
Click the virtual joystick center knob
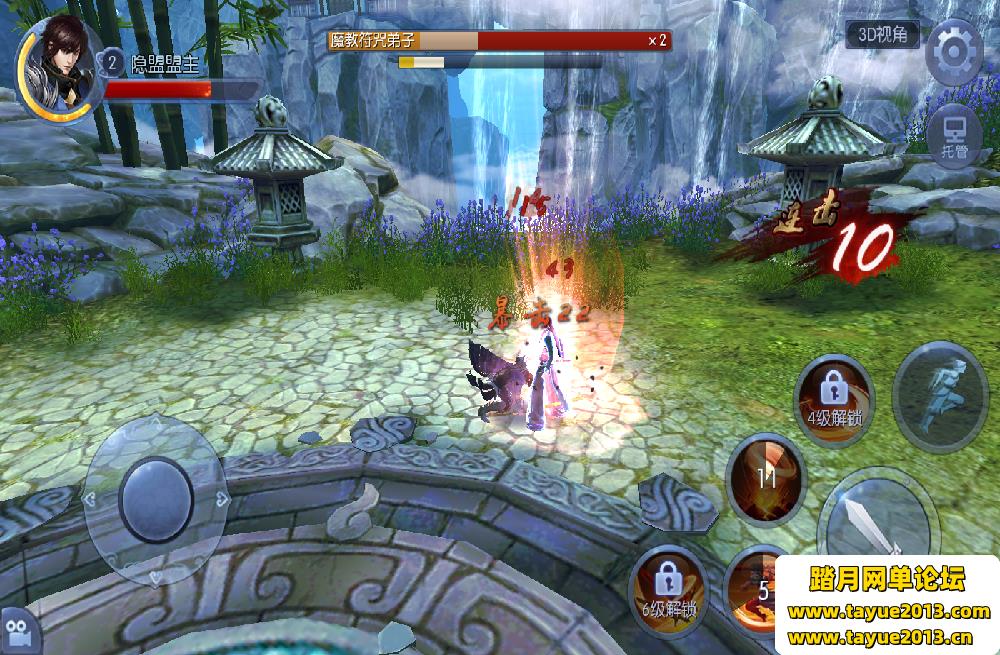pos(157,498)
